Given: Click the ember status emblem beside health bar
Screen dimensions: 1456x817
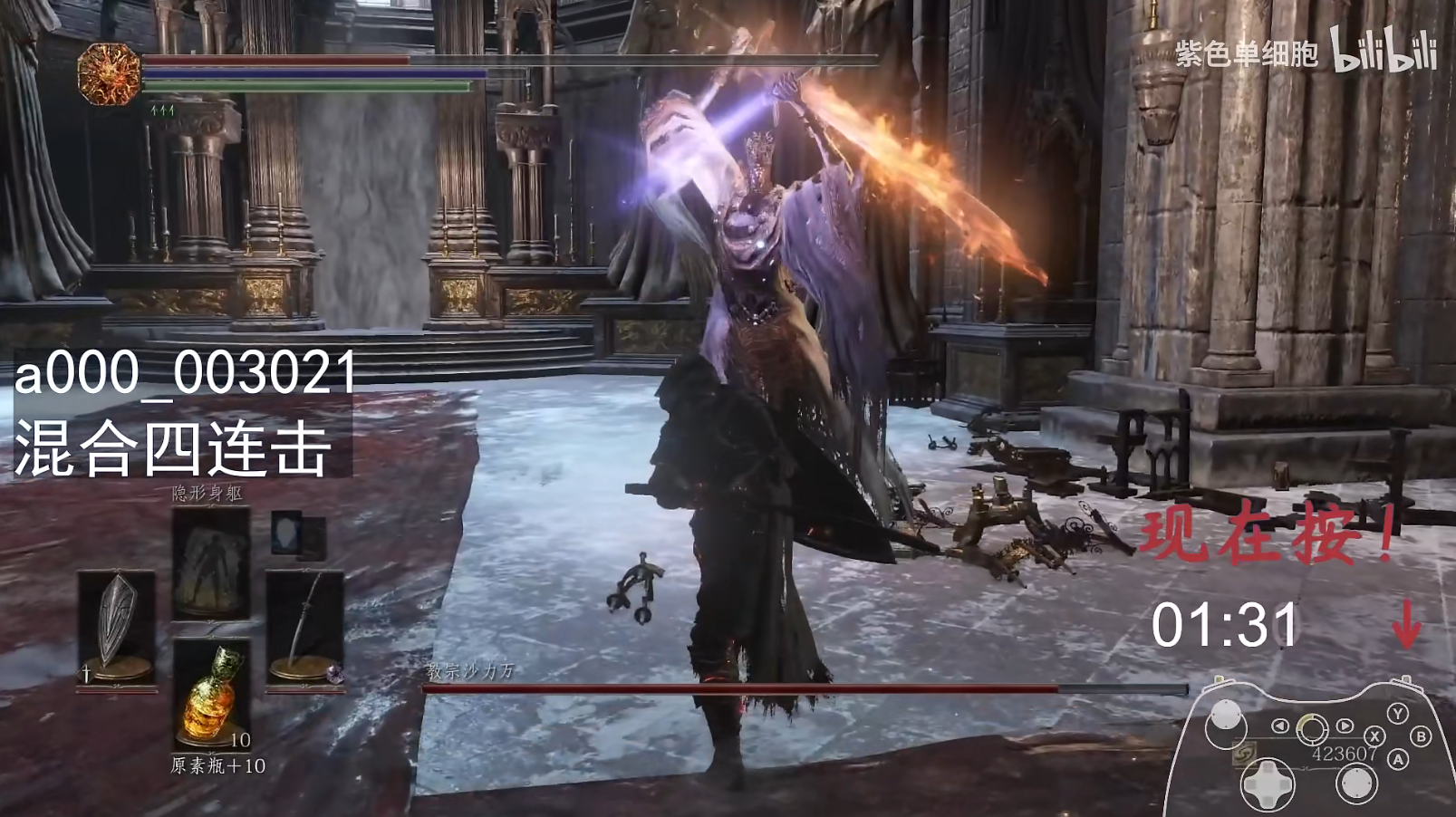Looking at the screenshot, I should click(109, 74).
